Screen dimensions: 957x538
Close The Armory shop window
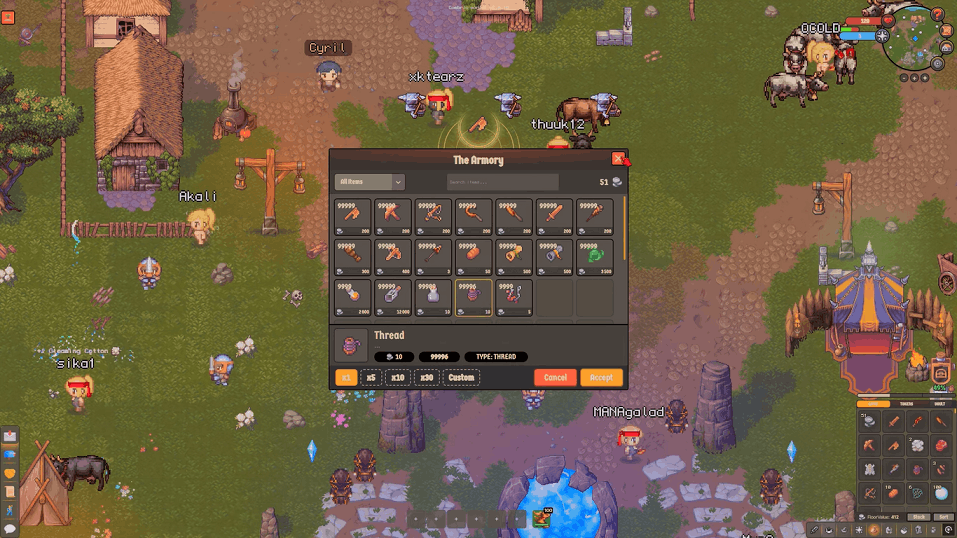618,158
